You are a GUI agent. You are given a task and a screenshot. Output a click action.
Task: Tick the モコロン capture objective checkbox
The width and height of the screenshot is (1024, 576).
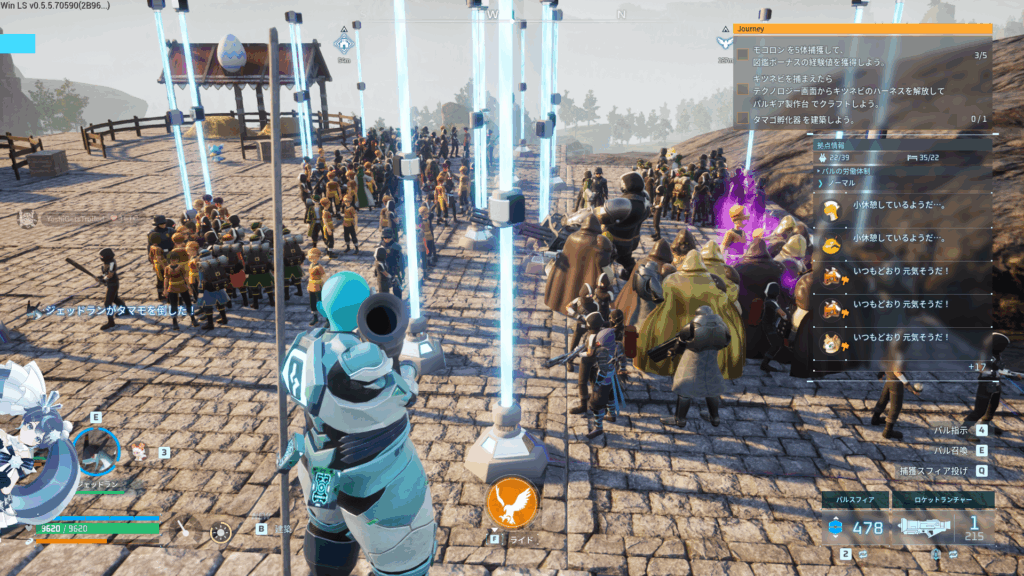pos(743,54)
